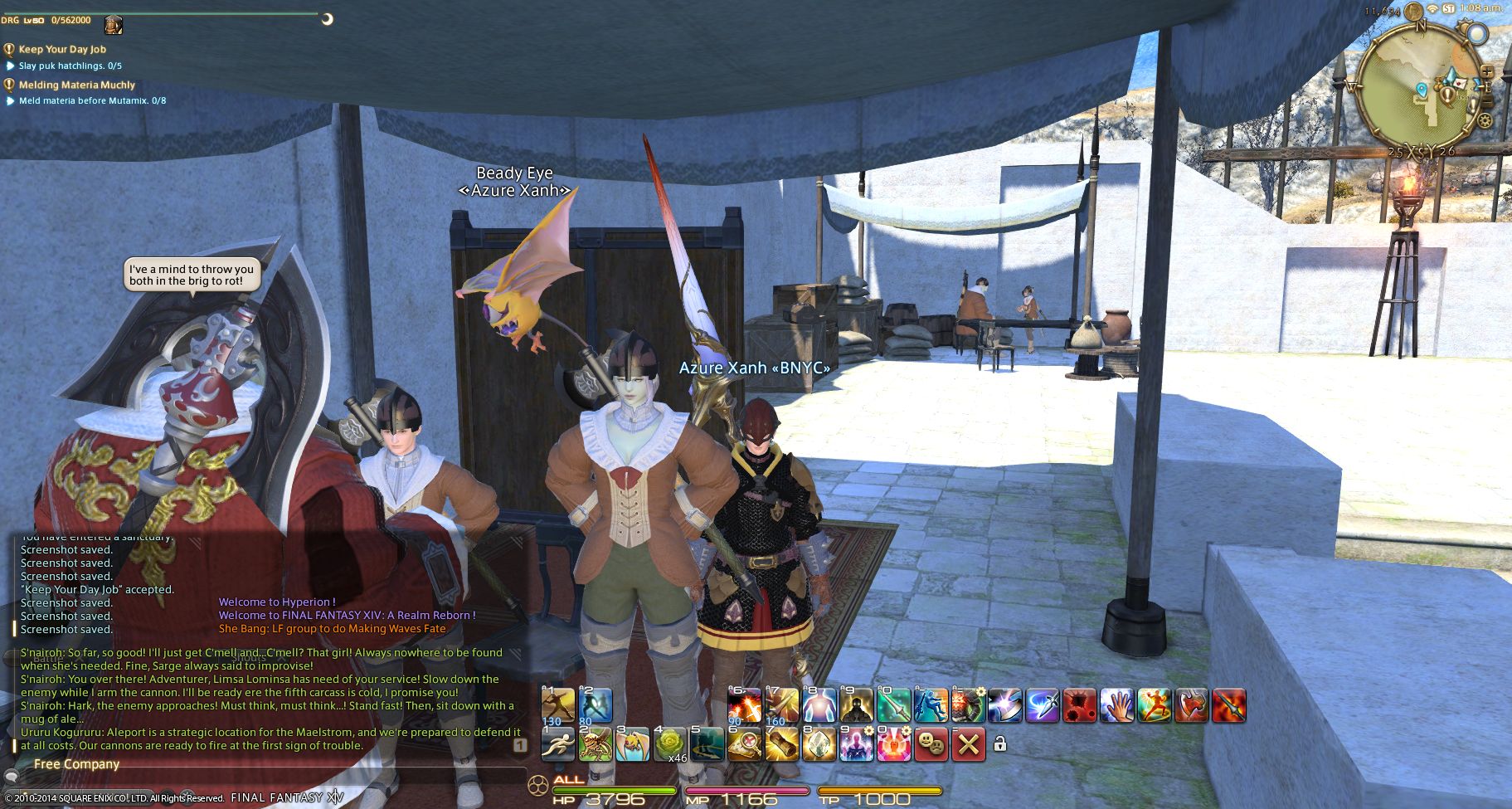Open the Keep Your Day Job quest entry
Screen dimensions: 1512x809
pyautogui.click(x=62, y=49)
